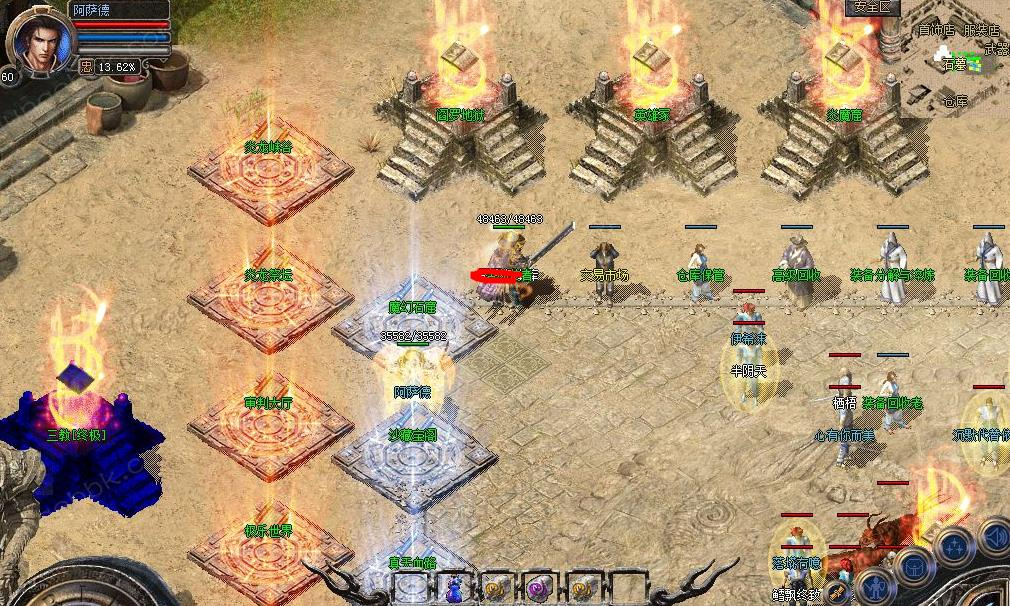Click the 忠 loyalty icon

[x=86, y=66]
